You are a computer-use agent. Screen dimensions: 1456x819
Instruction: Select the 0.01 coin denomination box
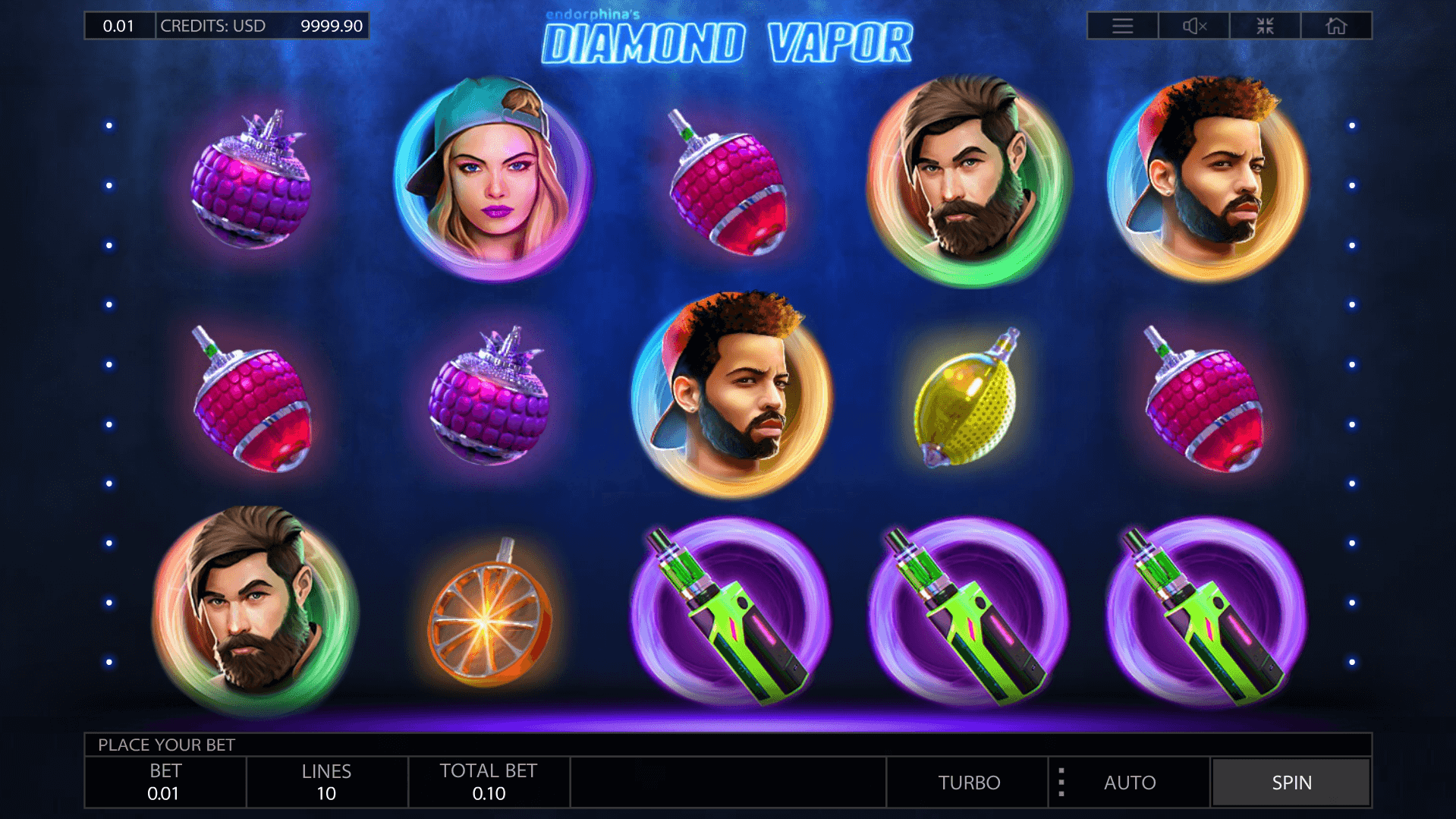(x=119, y=26)
